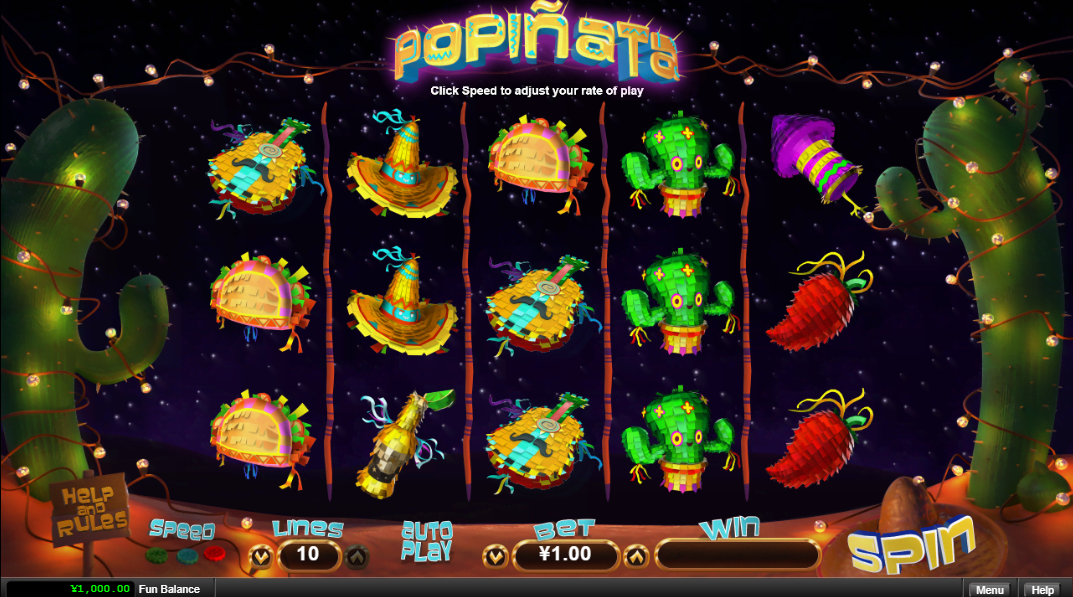The image size is (1073, 597).
Task: Open the Menu in the bottom bar
Action: 989,590
